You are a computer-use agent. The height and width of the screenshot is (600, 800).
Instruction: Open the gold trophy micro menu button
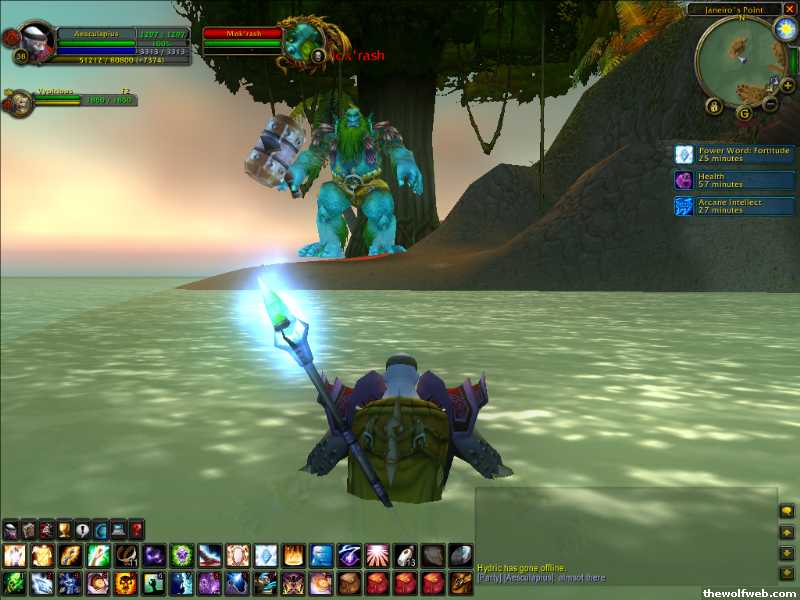pyautogui.click(x=64, y=529)
